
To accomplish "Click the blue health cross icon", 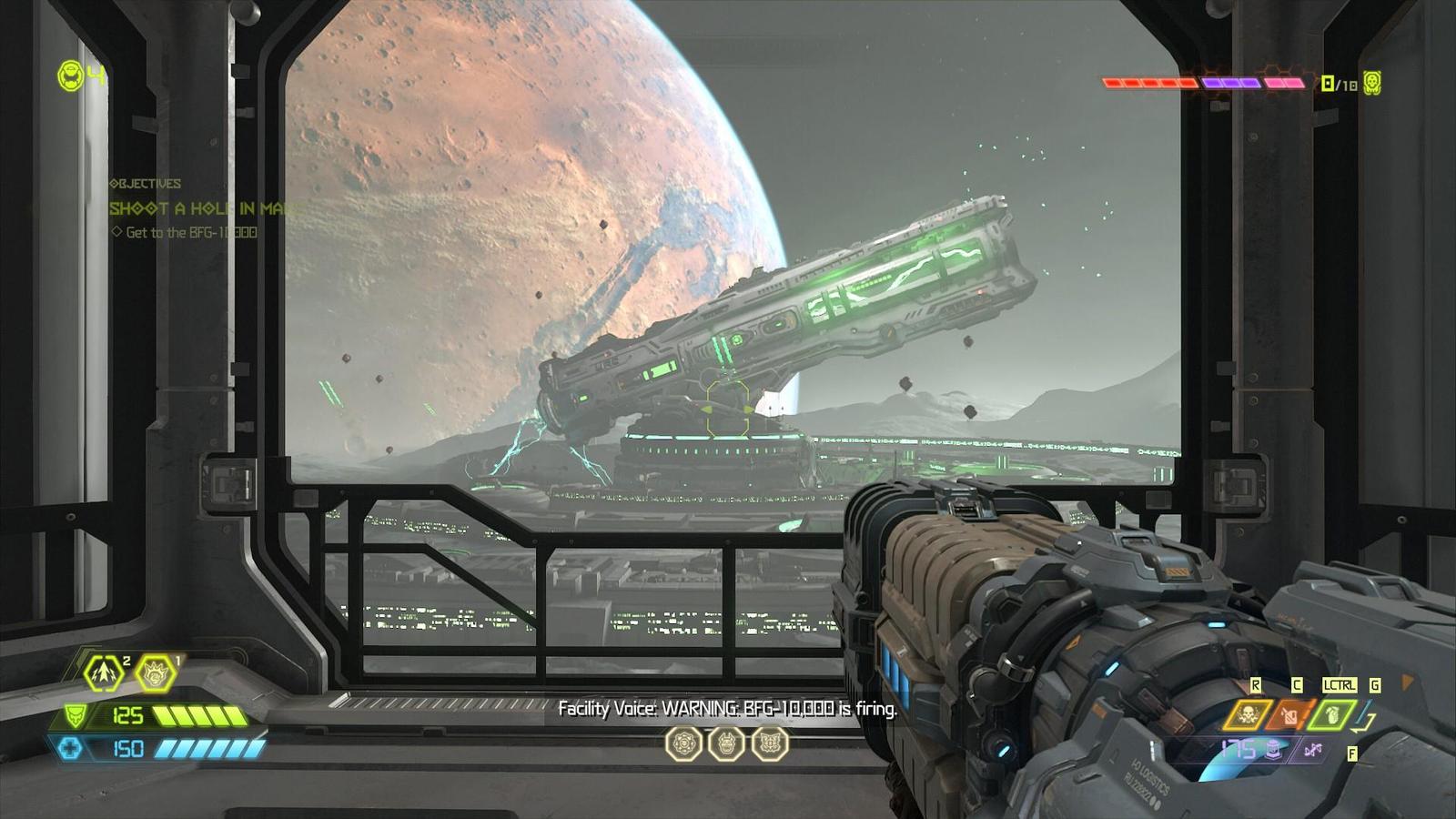I will click(x=71, y=748).
